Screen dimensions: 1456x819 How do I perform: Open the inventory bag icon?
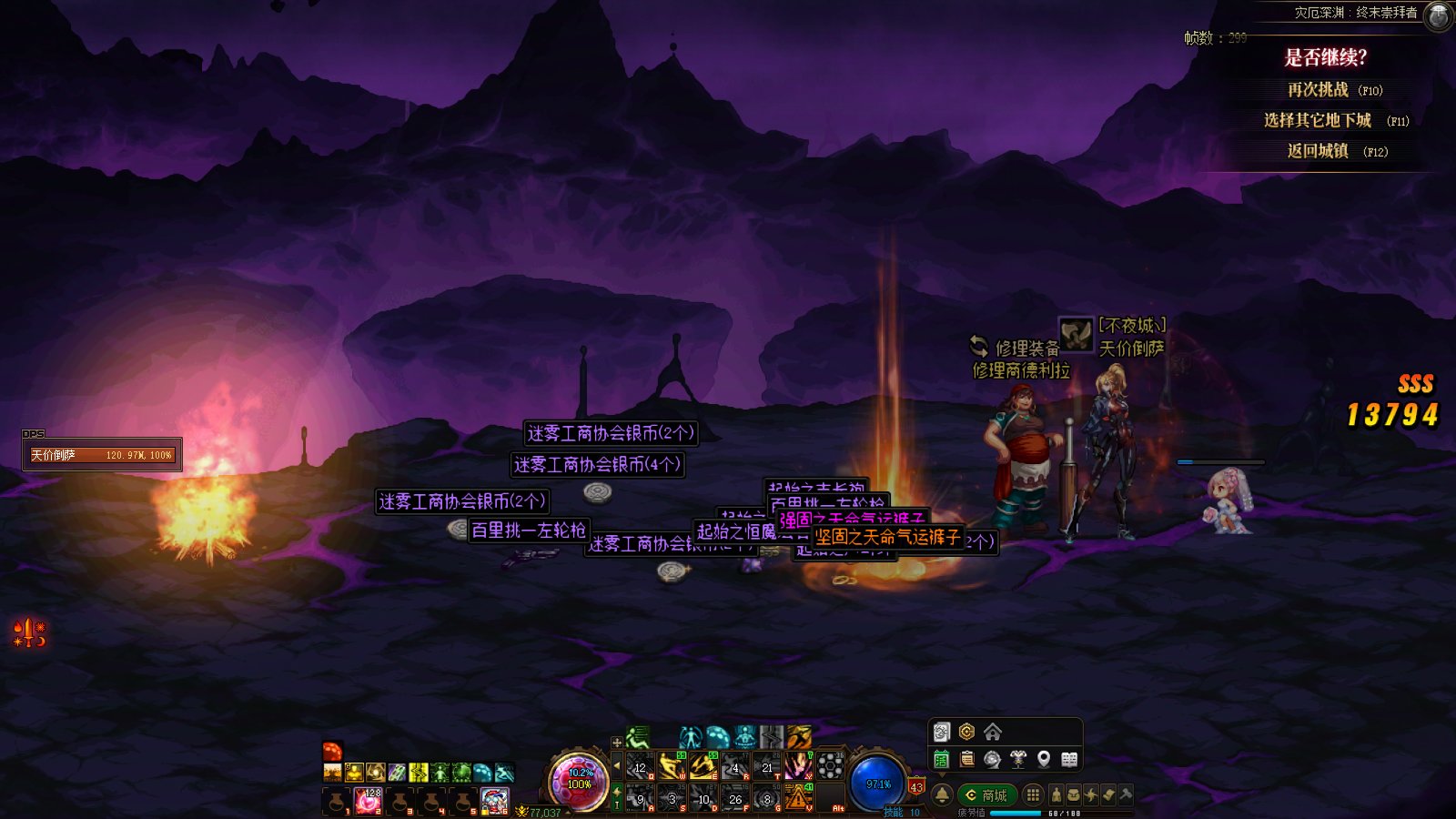point(1074,794)
